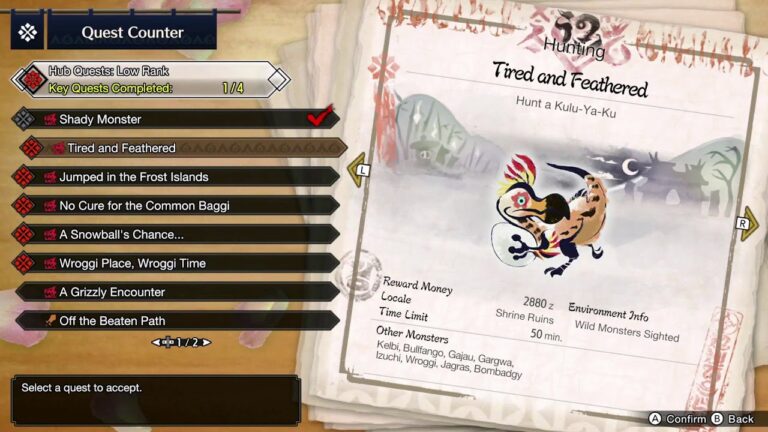Show the next quest info page arrow
Viewport: 768px width, 432px height.
click(748, 221)
